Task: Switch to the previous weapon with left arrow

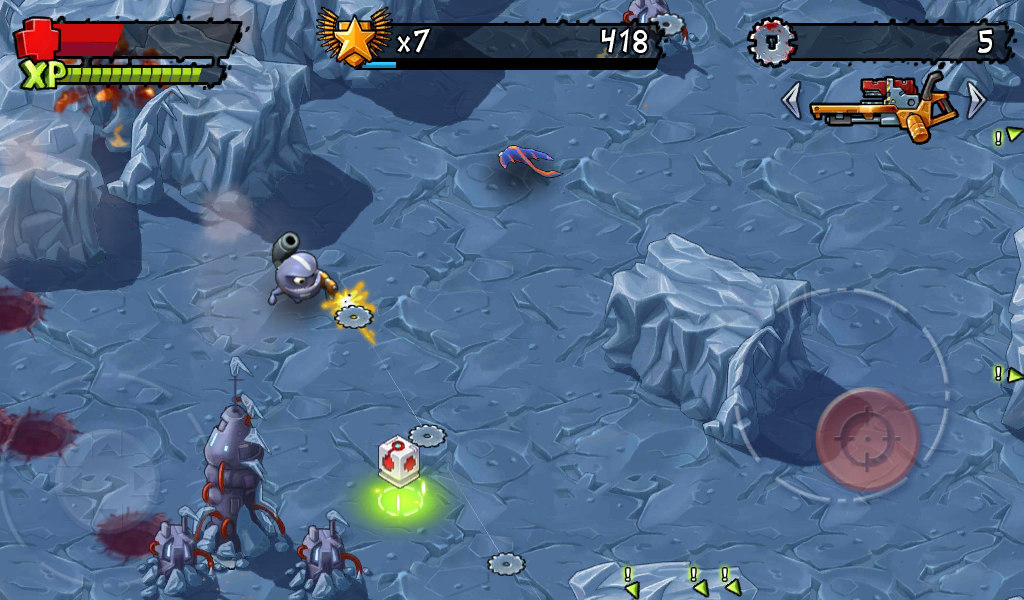Action: click(x=792, y=101)
